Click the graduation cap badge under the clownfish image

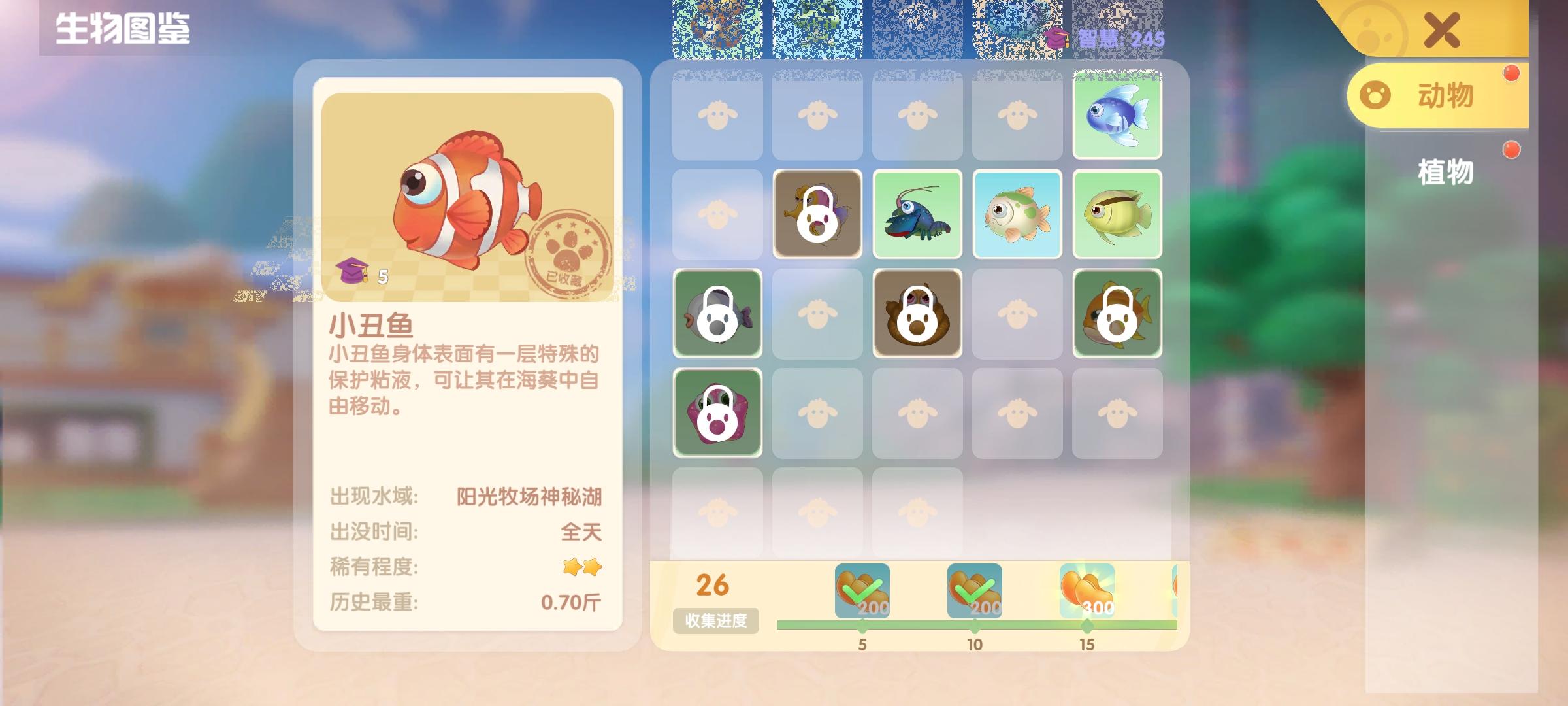(355, 275)
